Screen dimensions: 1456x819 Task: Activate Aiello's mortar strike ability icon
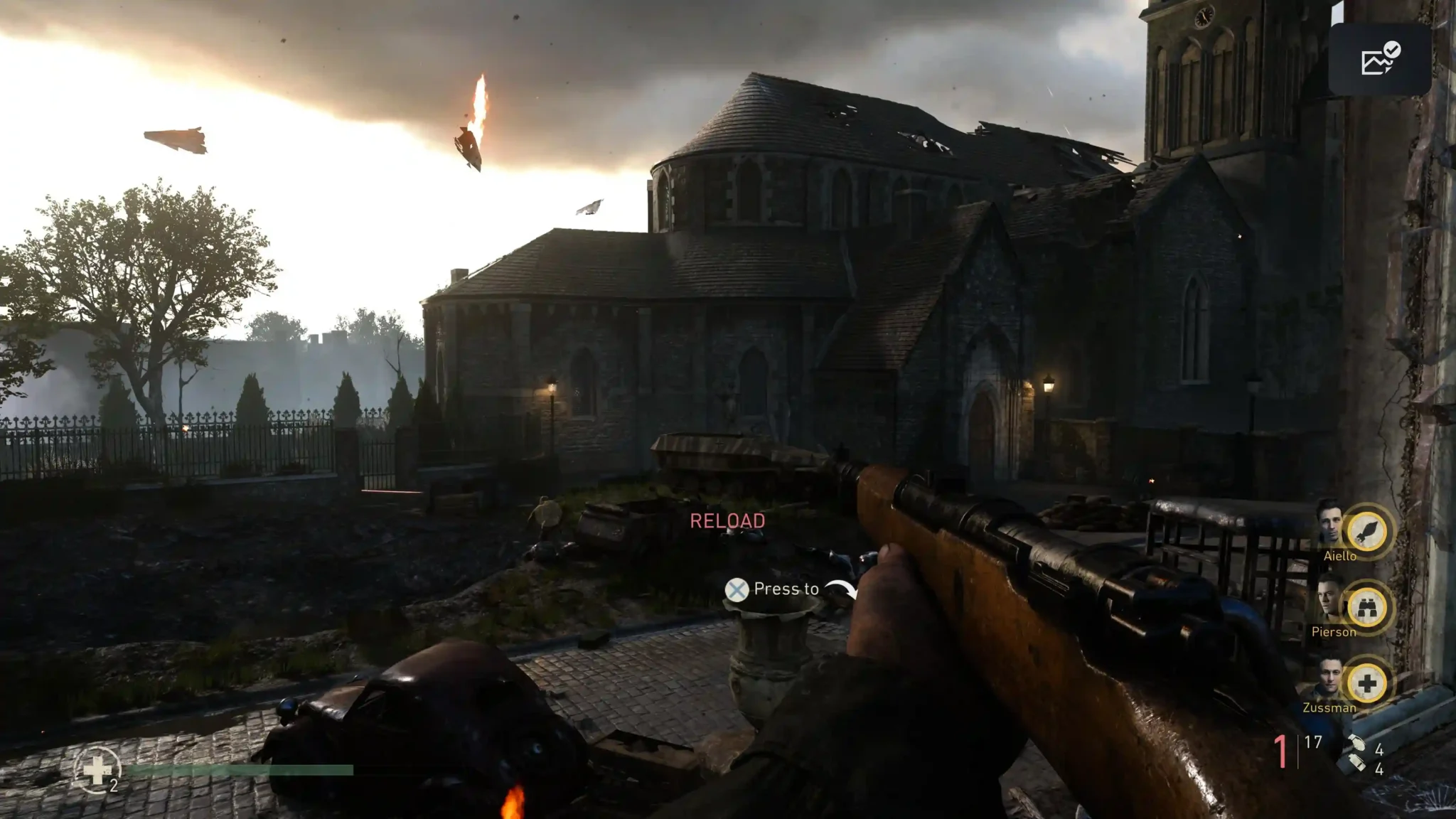pos(1366,531)
